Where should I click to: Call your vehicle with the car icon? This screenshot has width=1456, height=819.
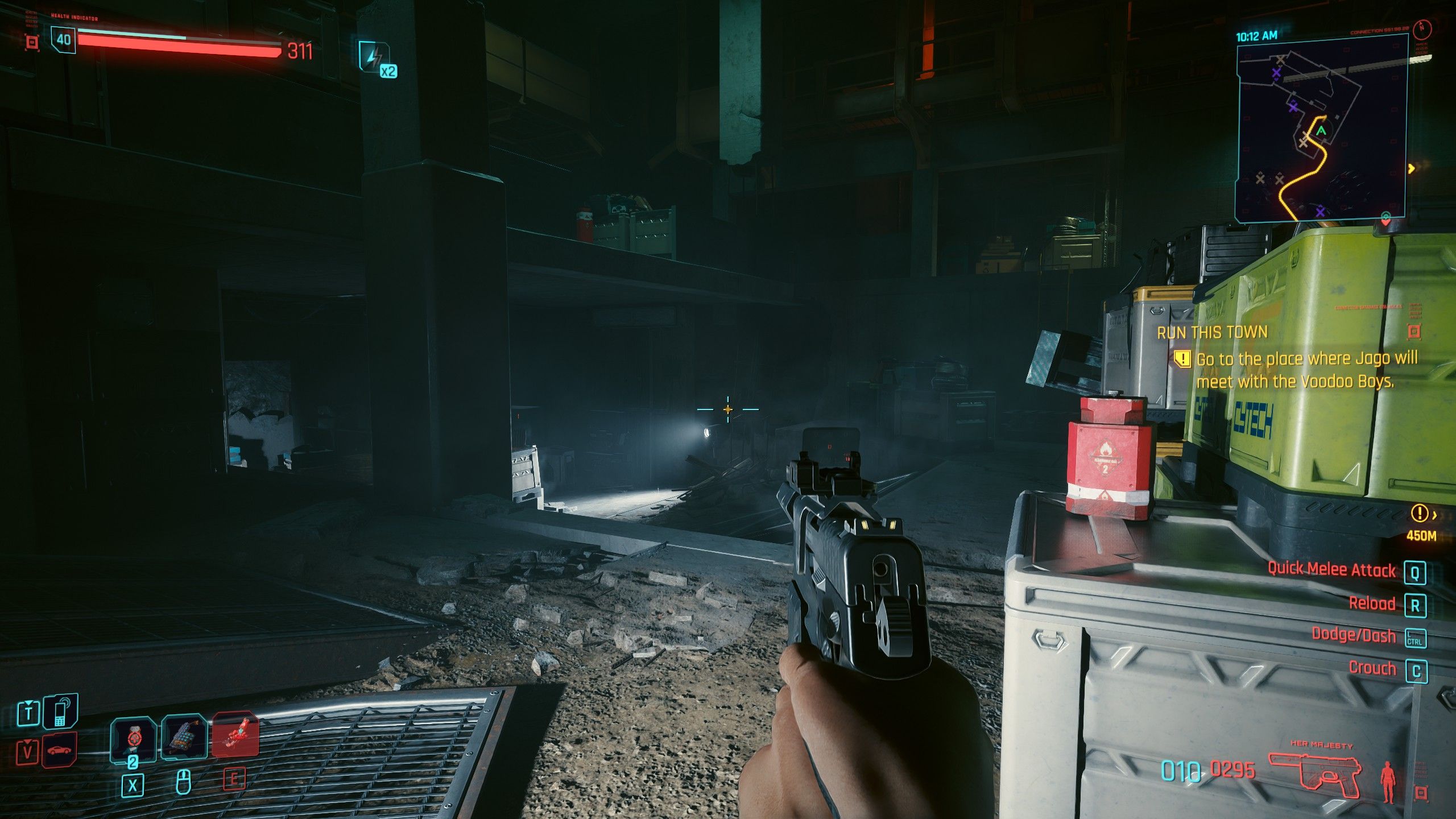coord(59,750)
